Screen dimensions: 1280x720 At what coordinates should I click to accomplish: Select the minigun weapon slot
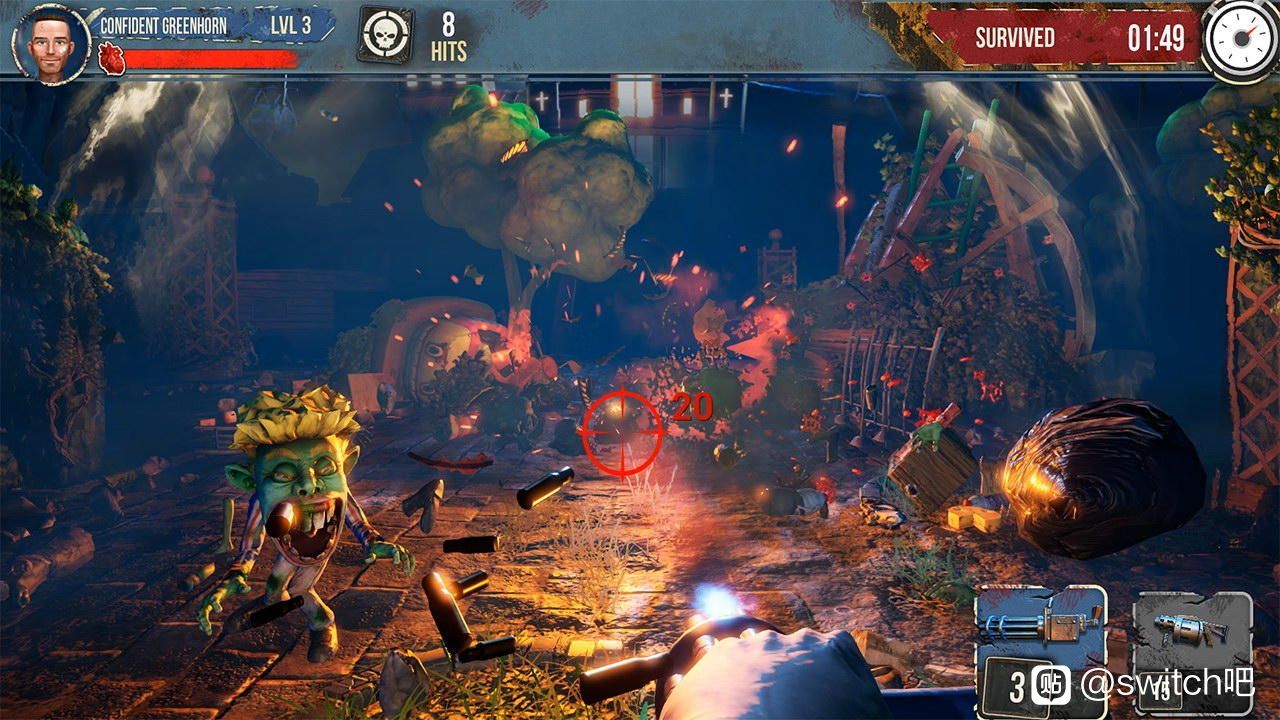click(x=1040, y=630)
